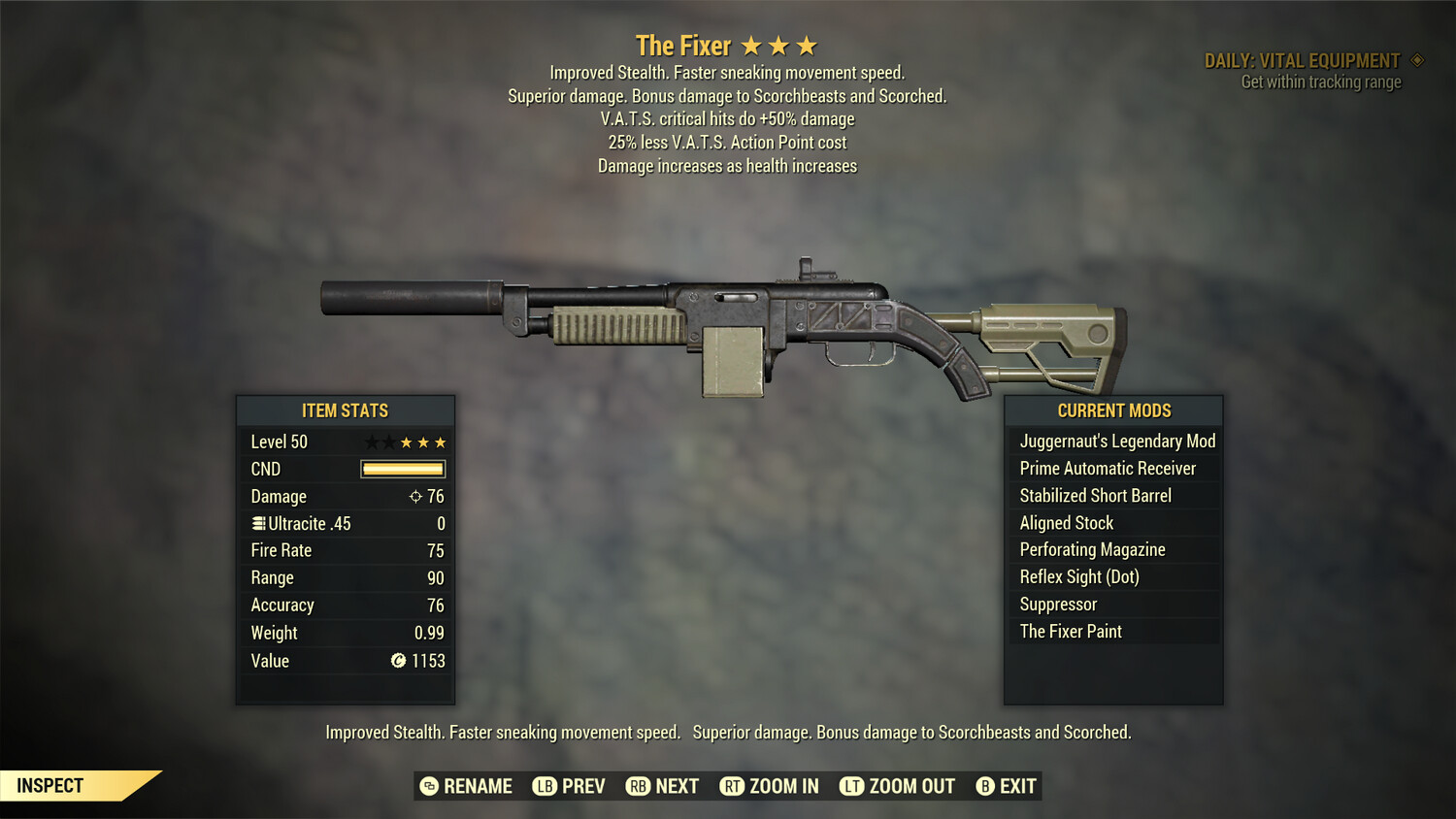Select the NEXT button

[677, 786]
